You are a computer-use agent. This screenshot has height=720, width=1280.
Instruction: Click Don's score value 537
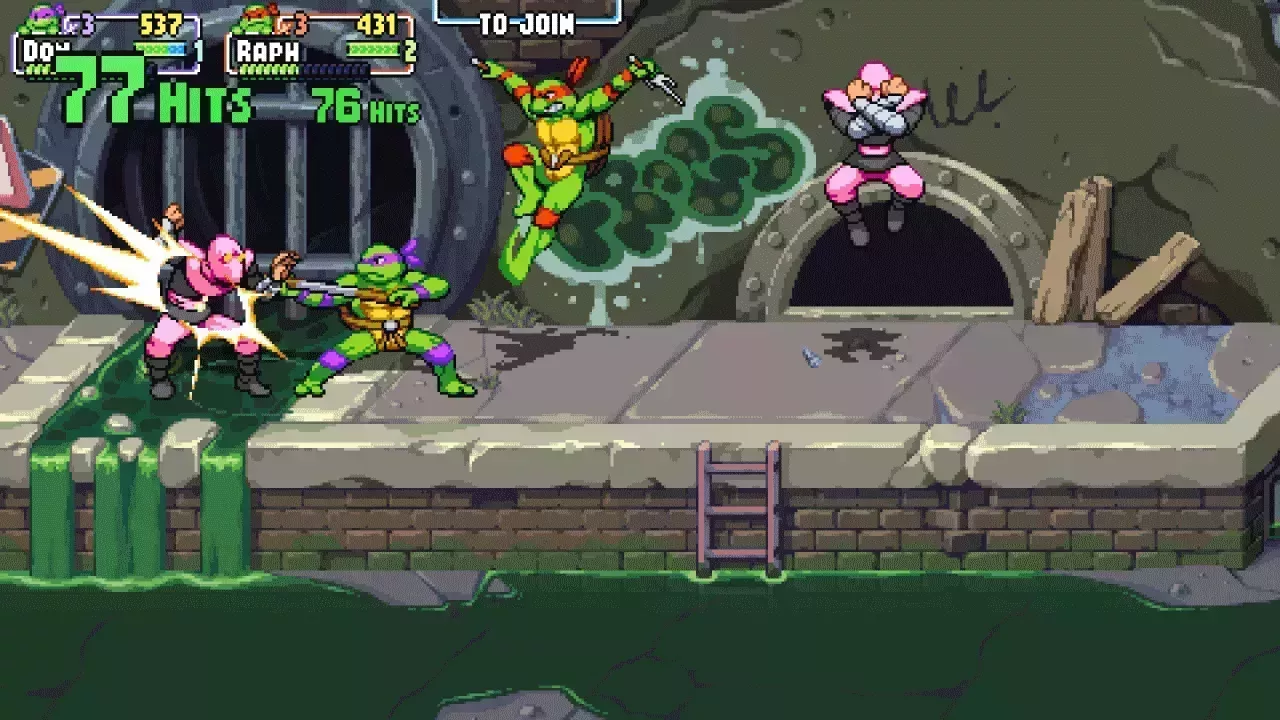(x=160, y=22)
